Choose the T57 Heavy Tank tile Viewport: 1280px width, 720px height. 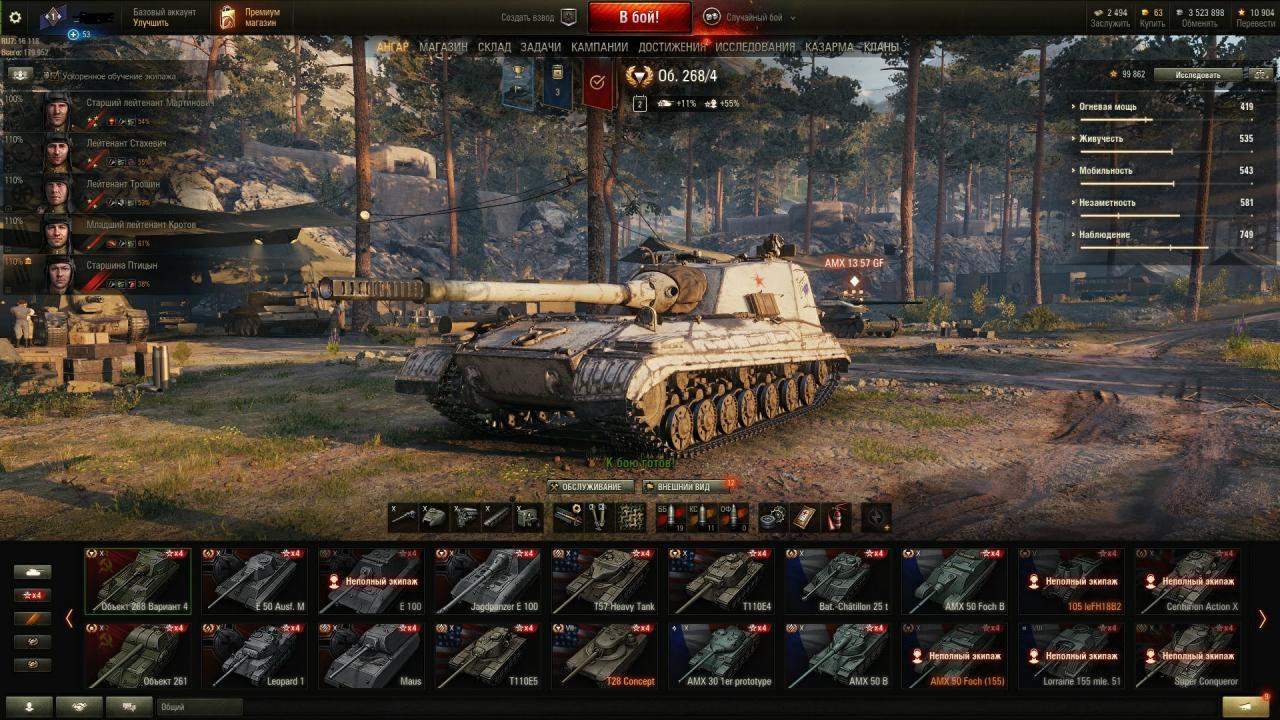(603, 580)
